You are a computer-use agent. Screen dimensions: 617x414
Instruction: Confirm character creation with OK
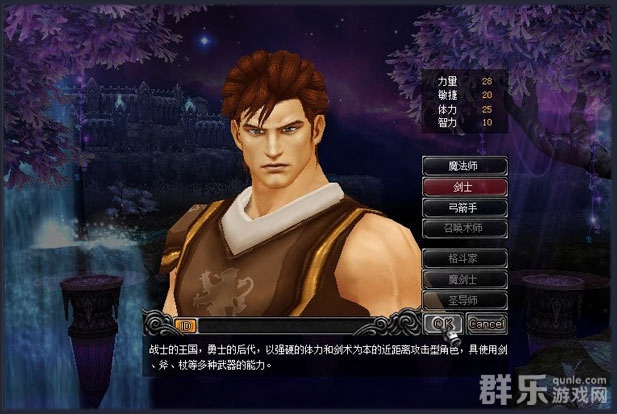(443, 323)
